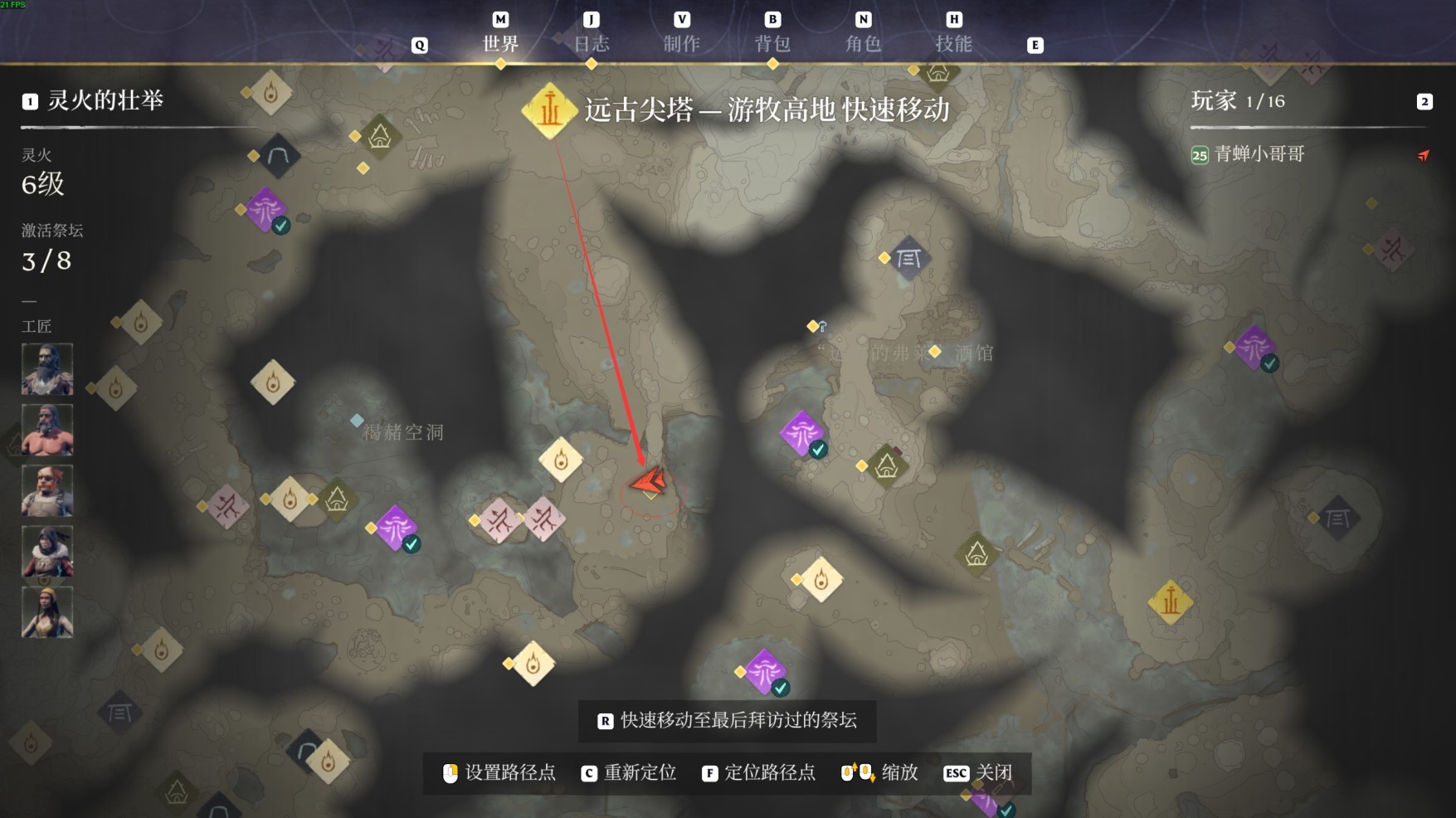Click the 快速移动至最后拜访过的祭坛 button
Image resolution: width=1456 pixels, height=818 pixels.
tap(727, 720)
